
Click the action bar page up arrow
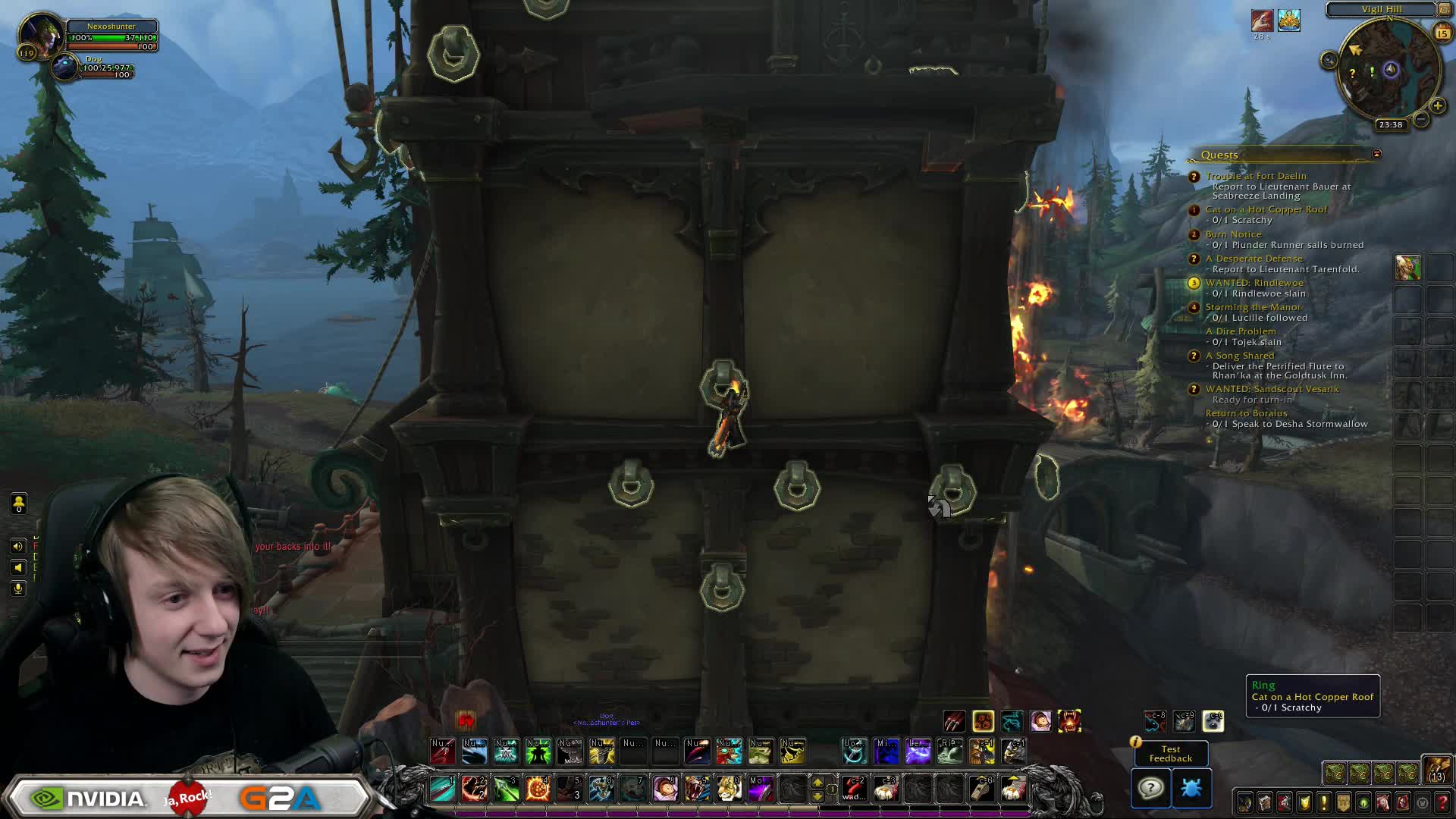[x=817, y=782]
